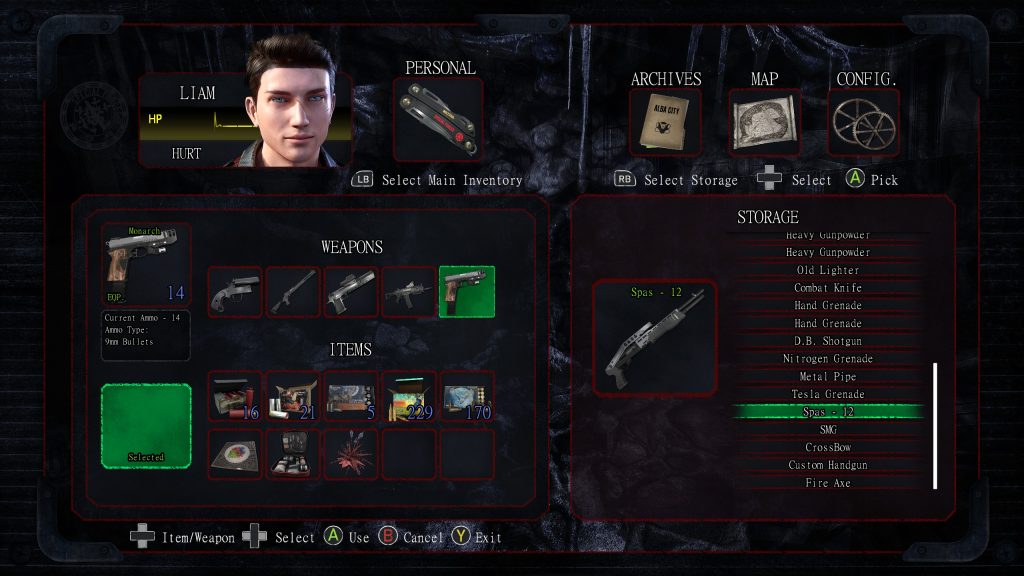Select the first aid kit item

click(293, 454)
